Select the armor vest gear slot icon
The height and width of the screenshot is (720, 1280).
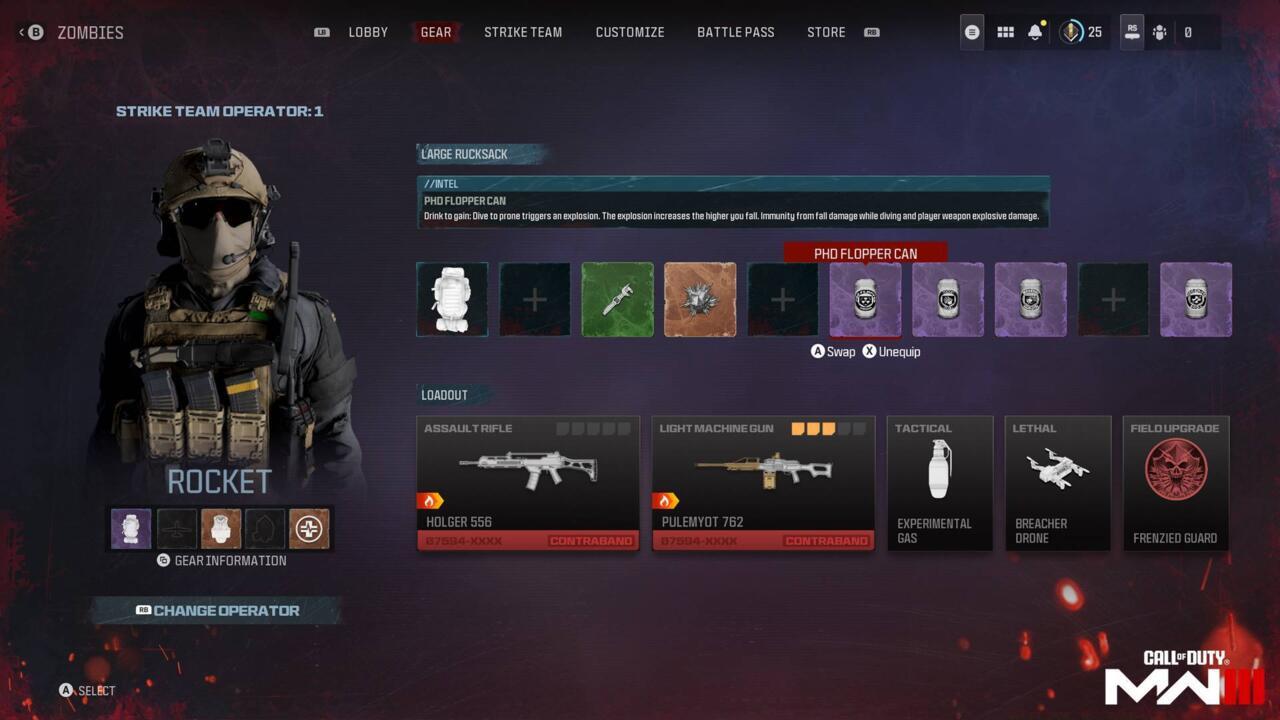point(221,528)
